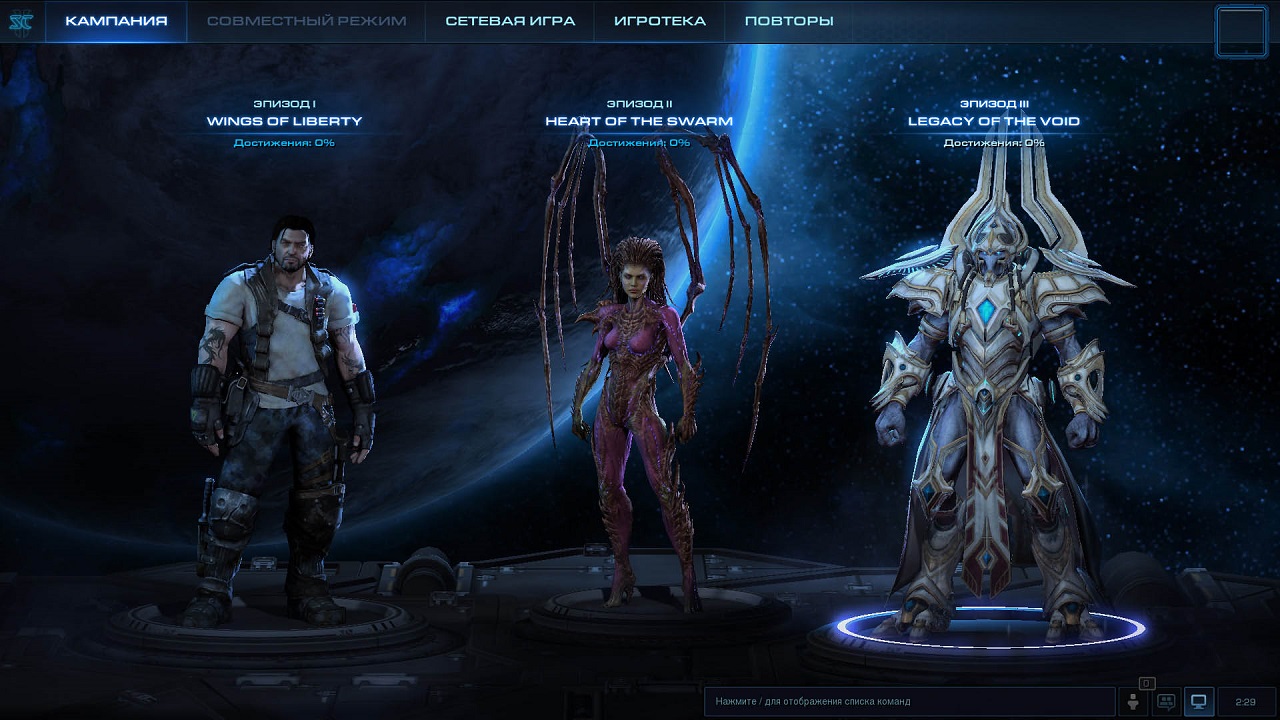Toggle the monitor icon button
Screen dimensions: 1280x720
pyautogui.click(x=1199, y=702)
